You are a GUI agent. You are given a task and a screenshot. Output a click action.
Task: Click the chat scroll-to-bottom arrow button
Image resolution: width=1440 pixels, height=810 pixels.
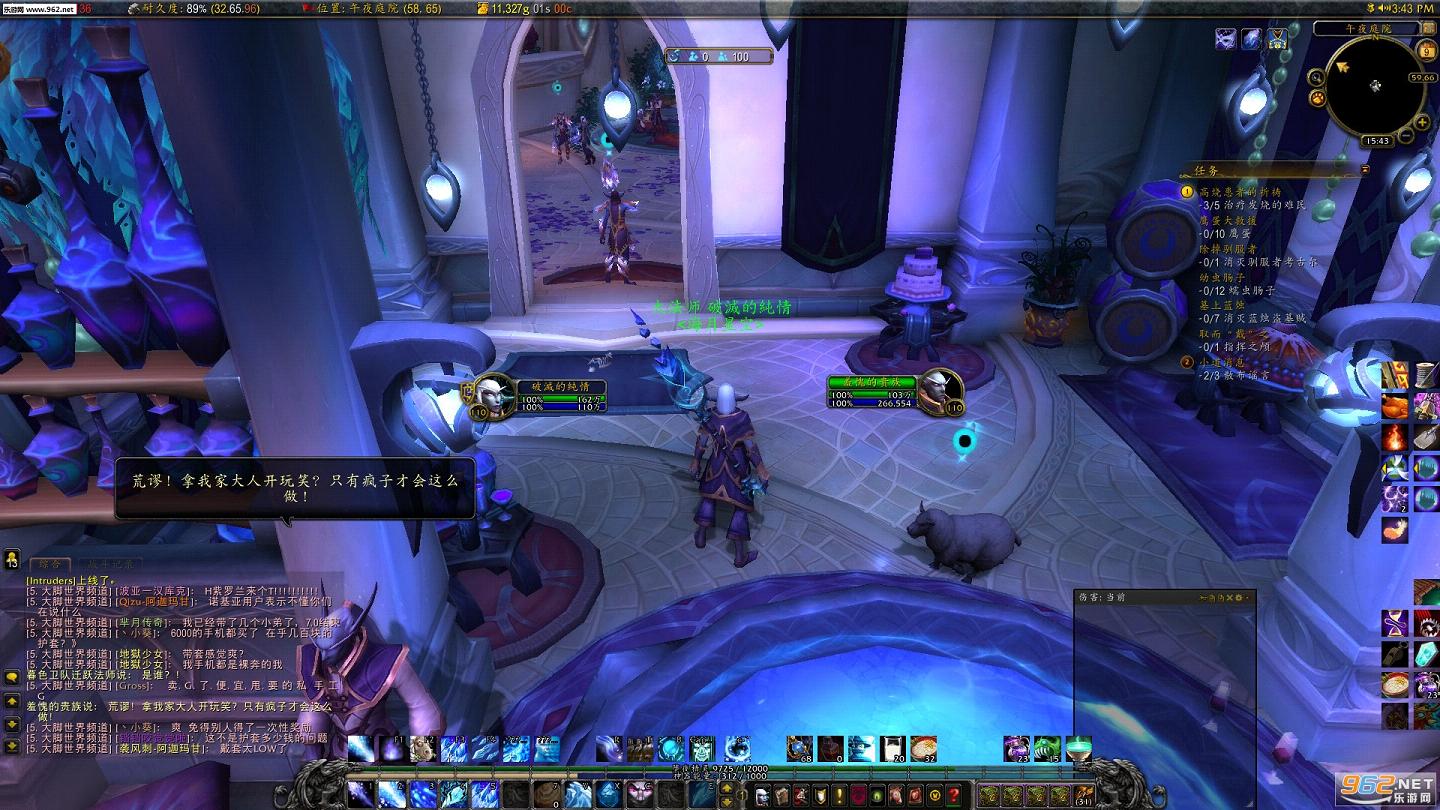pyautogui.click(x=11, y=745)
